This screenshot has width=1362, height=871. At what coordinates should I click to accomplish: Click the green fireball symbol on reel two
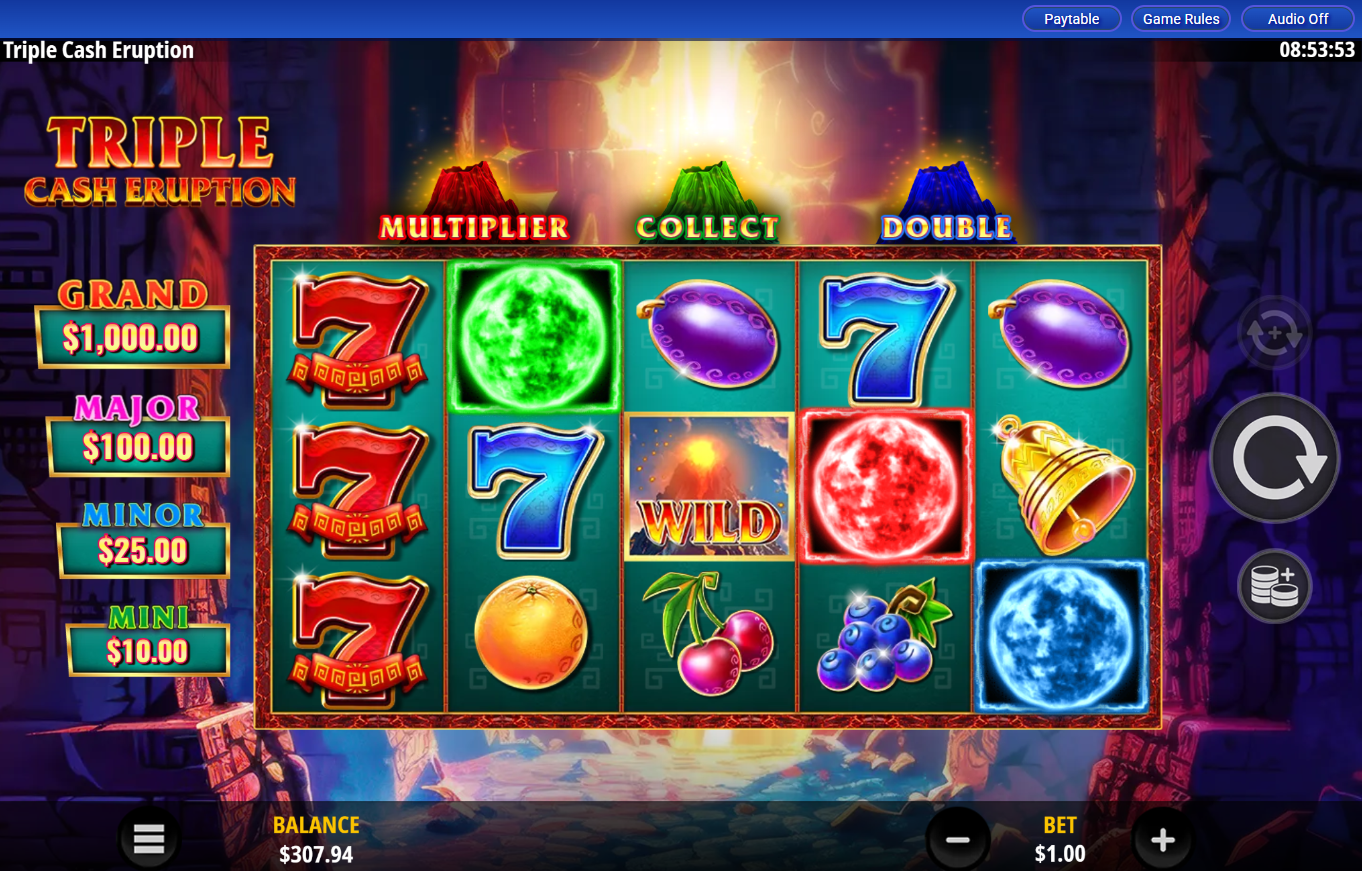(533, 338)
